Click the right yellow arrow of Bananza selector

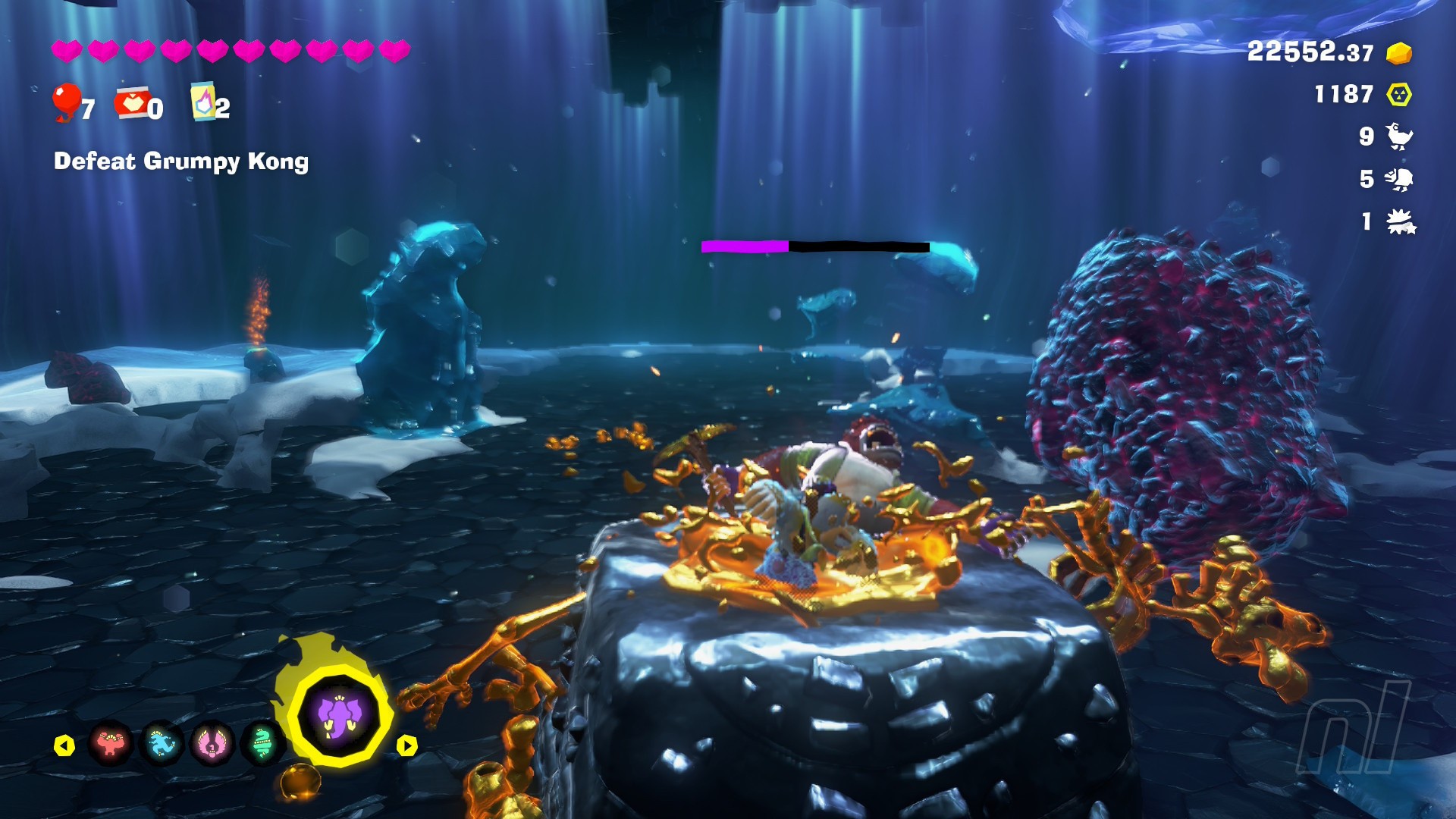pos(407,746)
